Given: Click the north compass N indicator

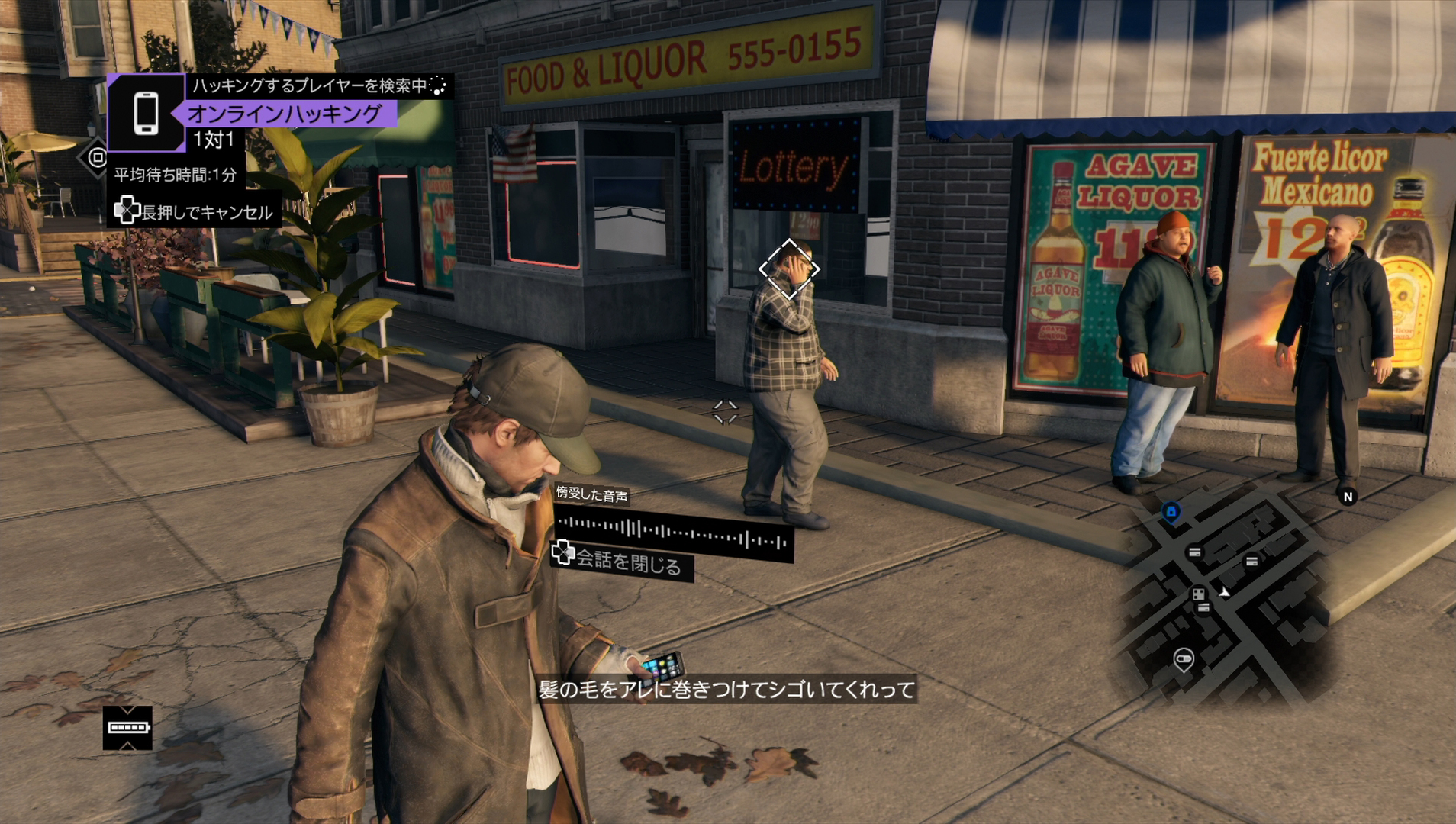Looking at the screenshot, I should (x=1348, y=497).
